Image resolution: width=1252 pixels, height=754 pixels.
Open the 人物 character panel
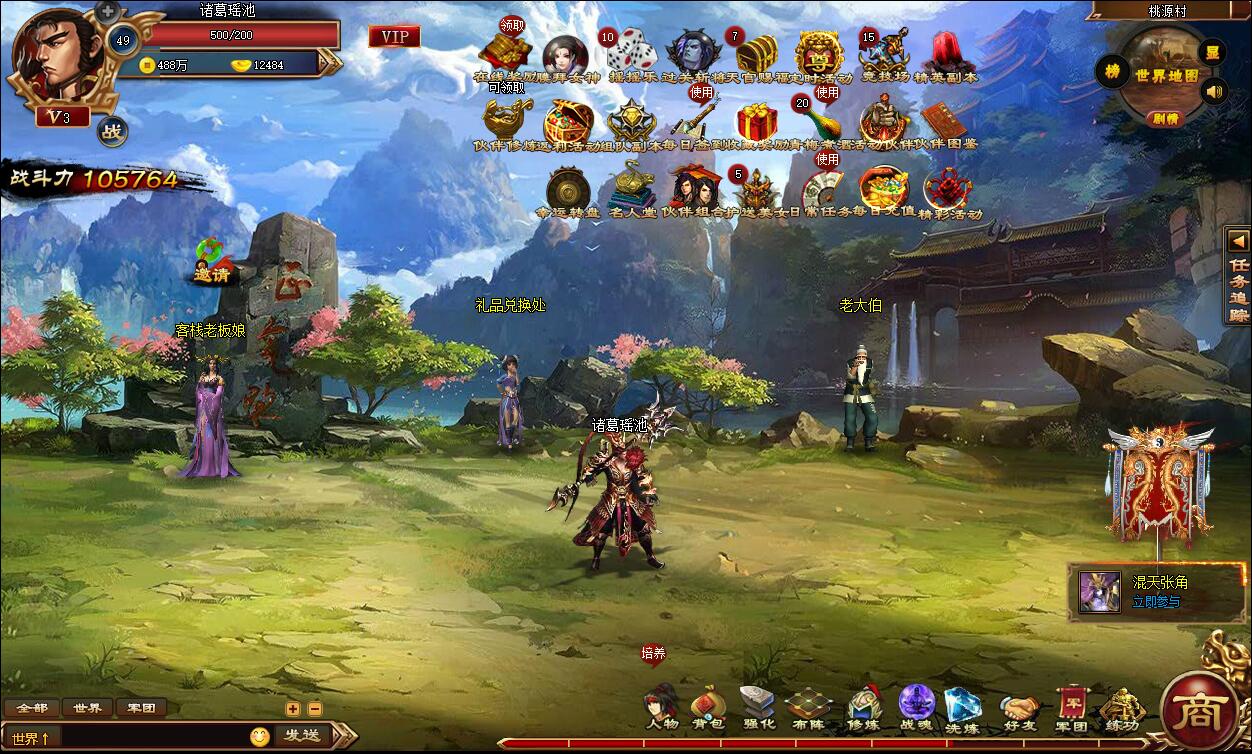coord(661,706)
